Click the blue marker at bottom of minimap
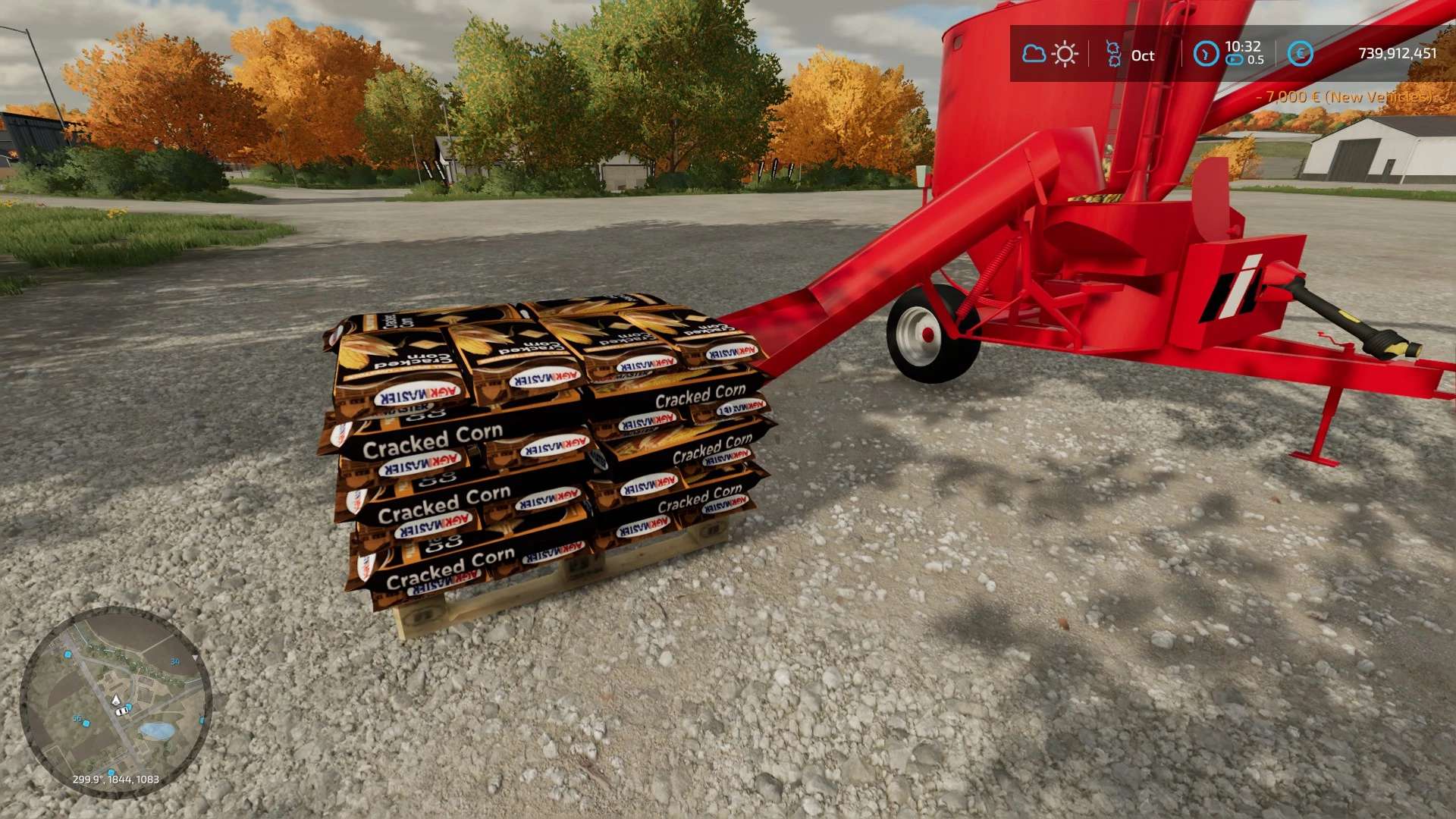The image size is (1456, 819). [111, 771]
